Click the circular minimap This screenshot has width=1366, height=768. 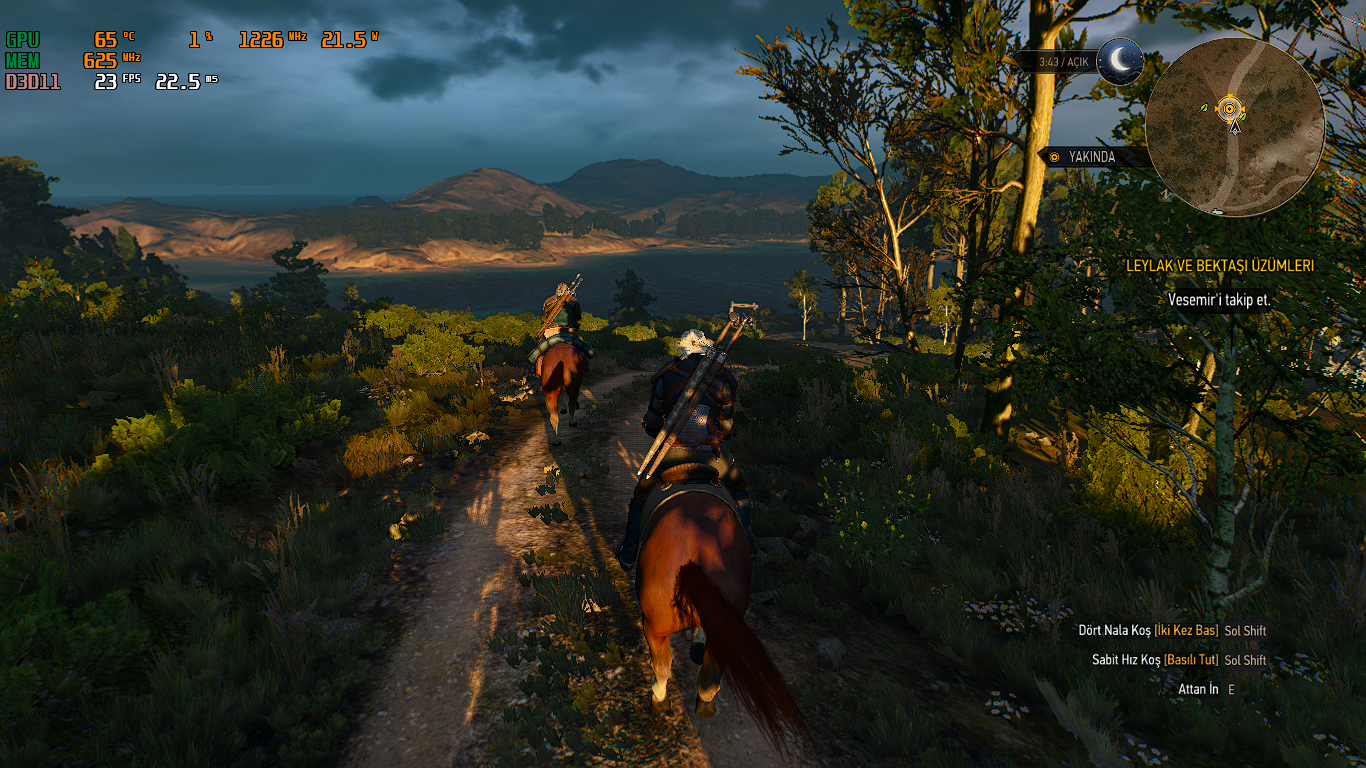pyautogui.click(x=1235, y=127)
